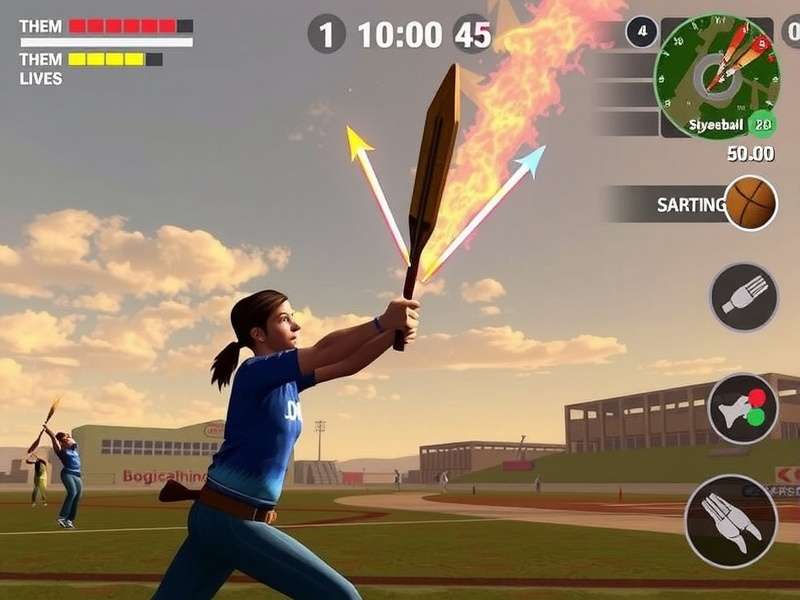Screen dimensions: 800x600
Task: Open the circular field minimap
Action: [716, 77]
